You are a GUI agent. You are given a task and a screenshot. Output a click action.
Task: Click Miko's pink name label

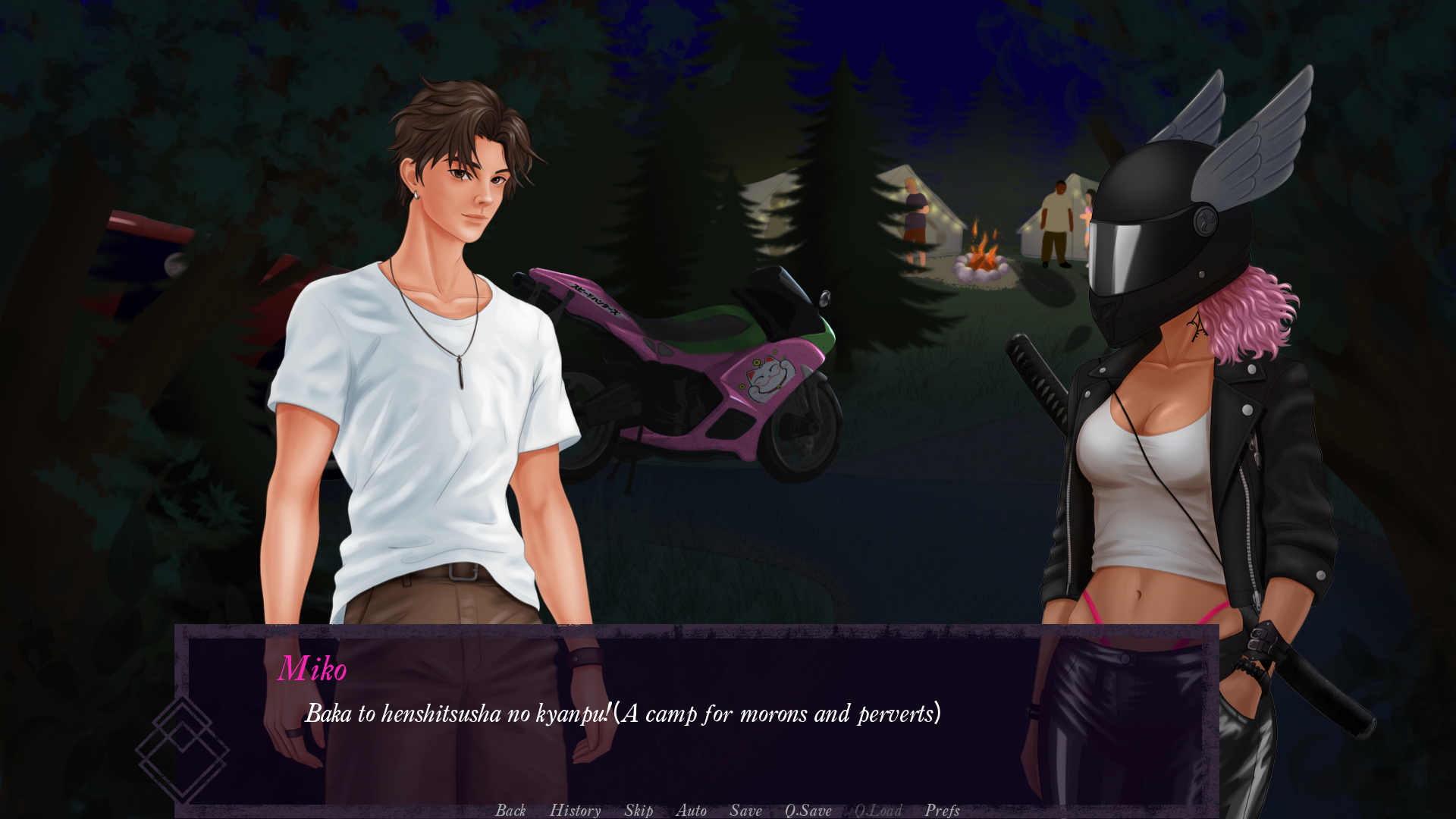tap(313, 669)
